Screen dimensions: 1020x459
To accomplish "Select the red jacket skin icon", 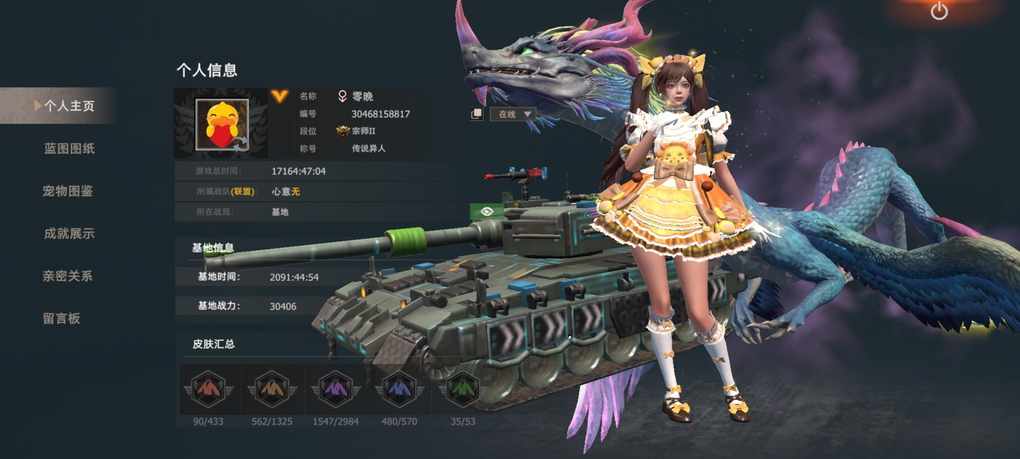I will tap(208, 388).
